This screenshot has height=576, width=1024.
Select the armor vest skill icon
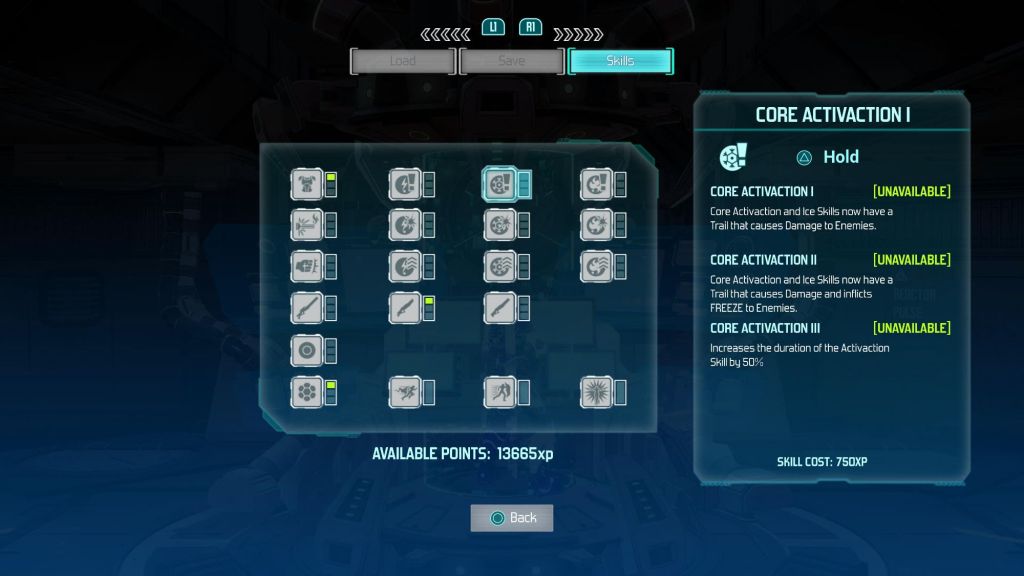[x=306, y=184]
